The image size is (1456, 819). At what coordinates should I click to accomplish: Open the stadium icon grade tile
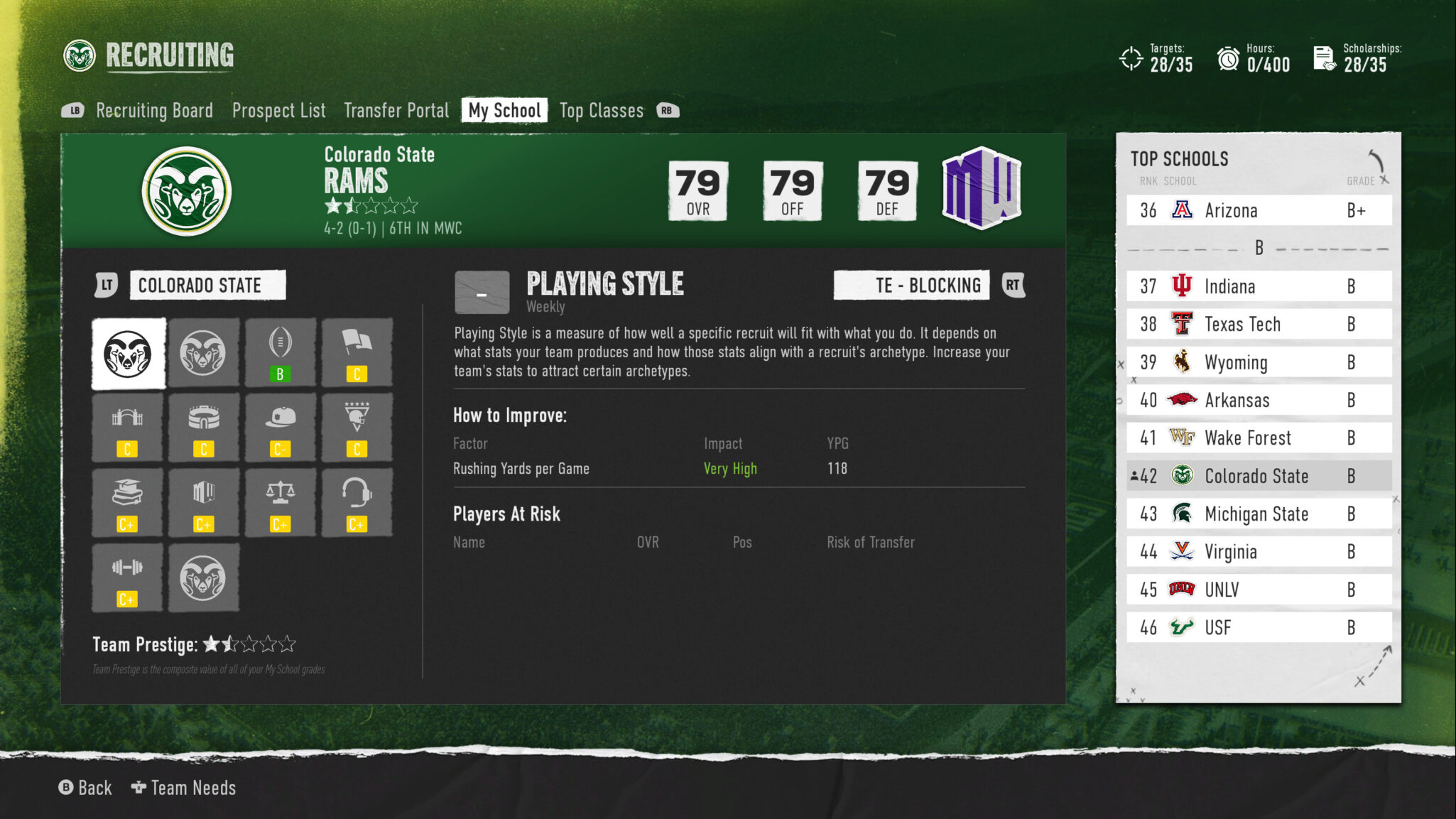point(203,428)
